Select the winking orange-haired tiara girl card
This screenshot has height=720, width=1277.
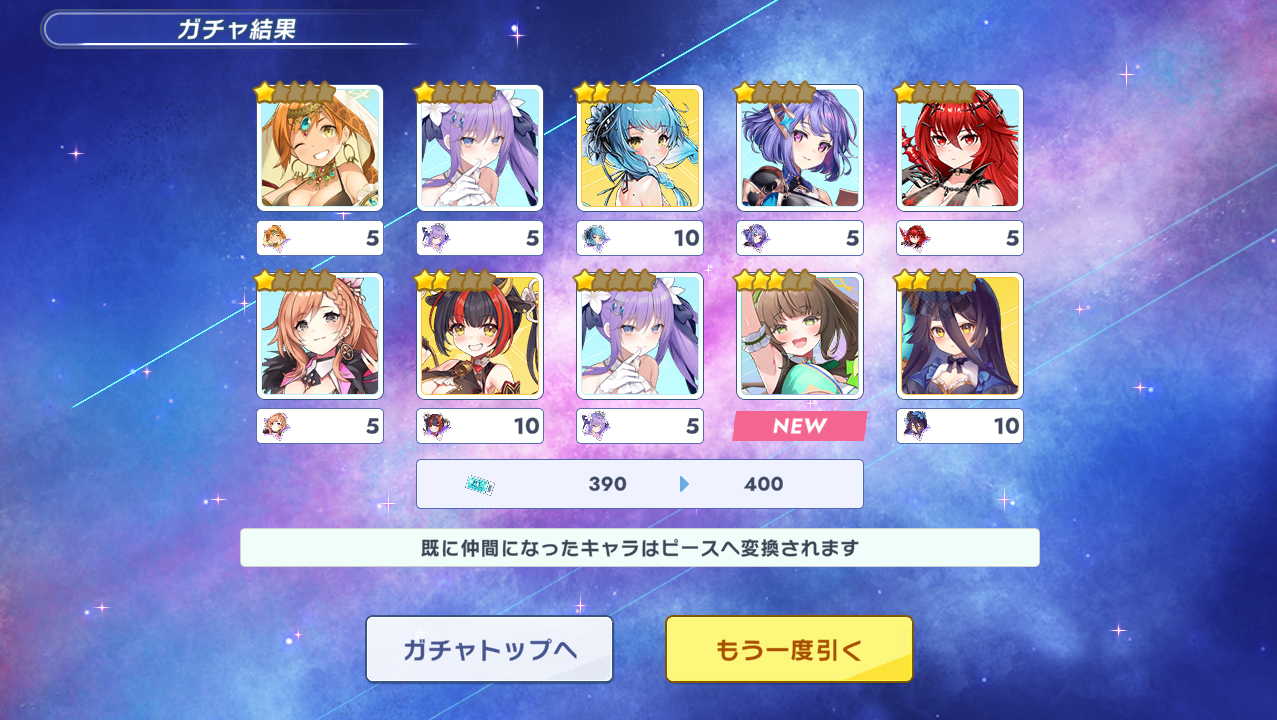(x=320, y=148)
